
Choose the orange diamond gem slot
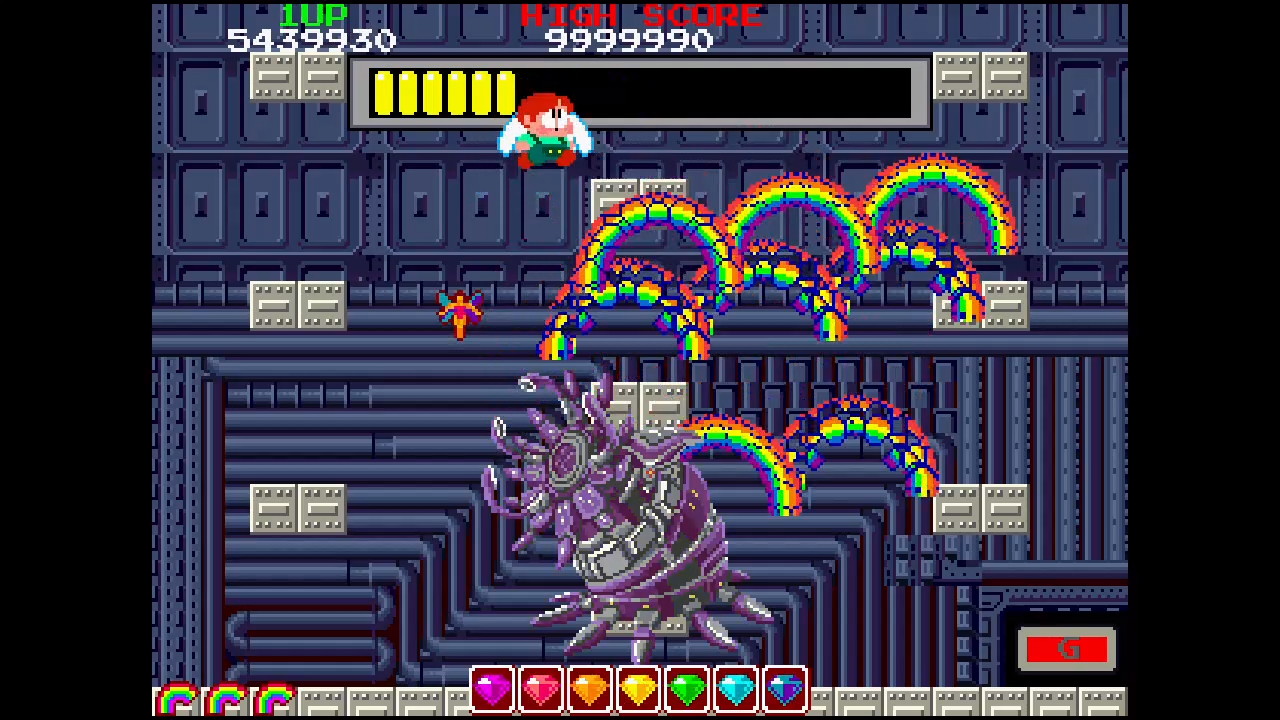coord(590,689)
